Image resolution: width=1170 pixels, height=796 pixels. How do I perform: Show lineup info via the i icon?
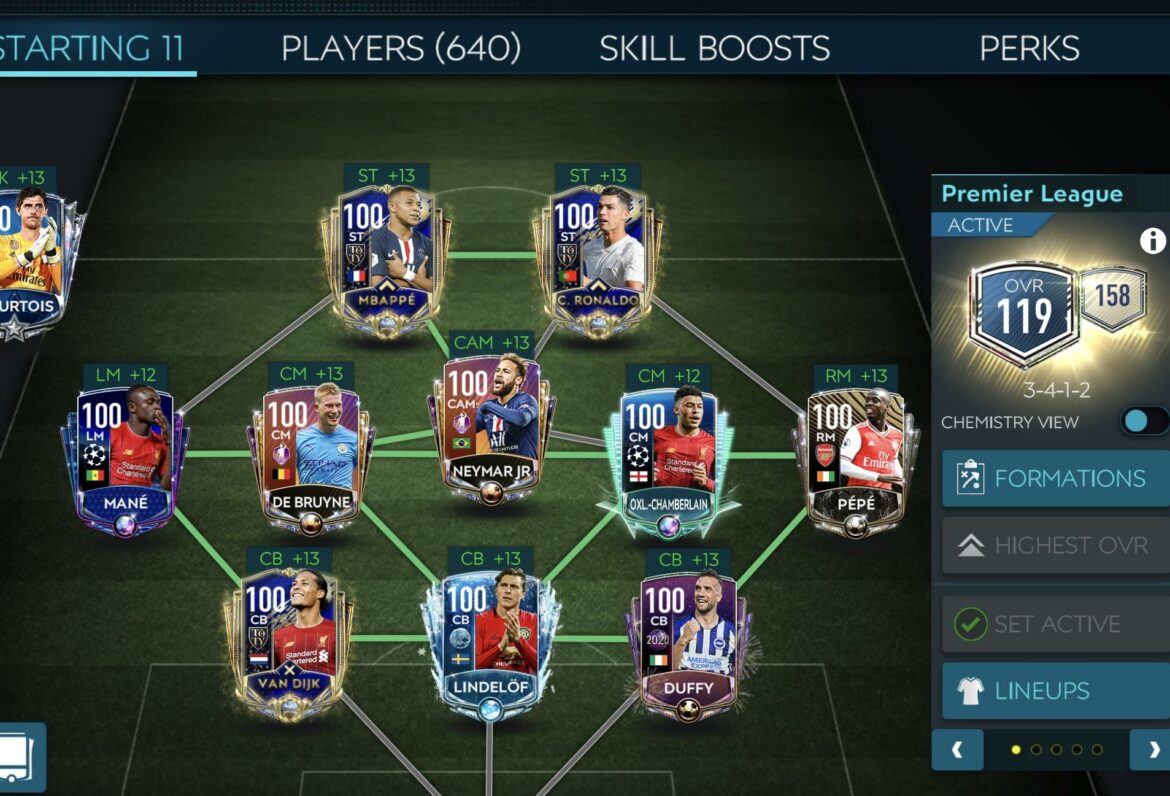1153,240
